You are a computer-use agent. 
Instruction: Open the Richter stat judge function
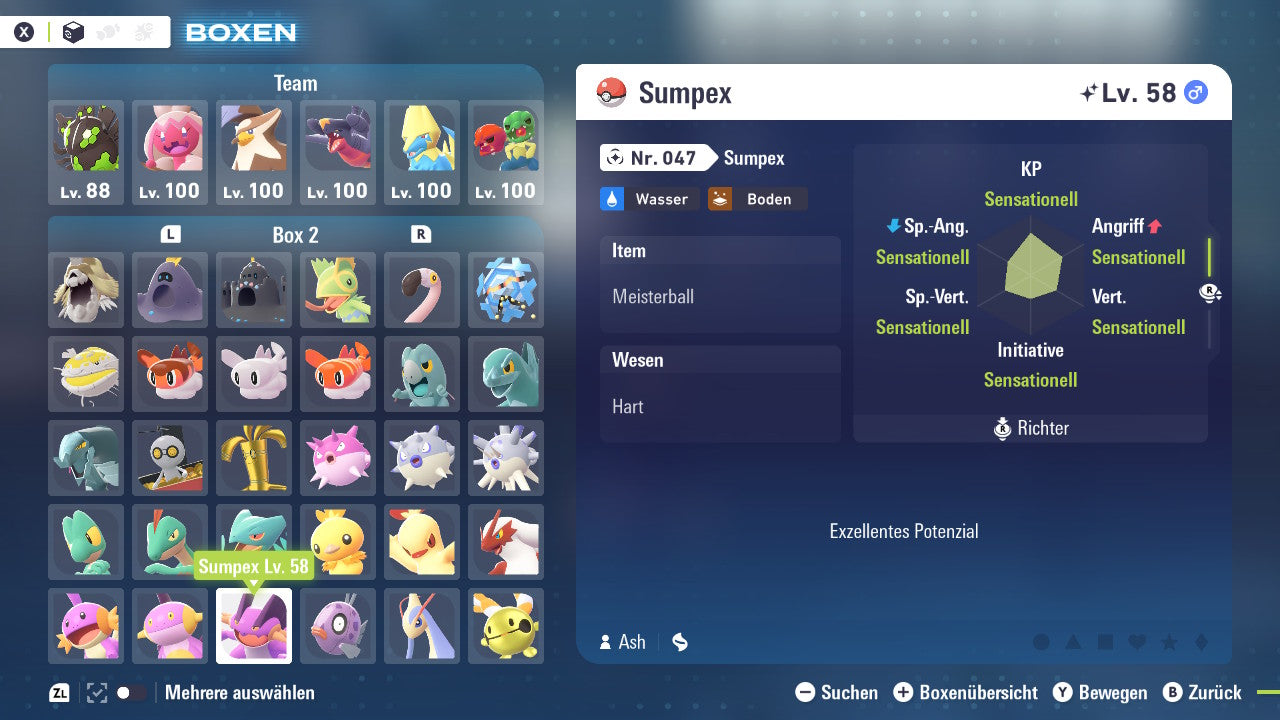coord(1030,428)
